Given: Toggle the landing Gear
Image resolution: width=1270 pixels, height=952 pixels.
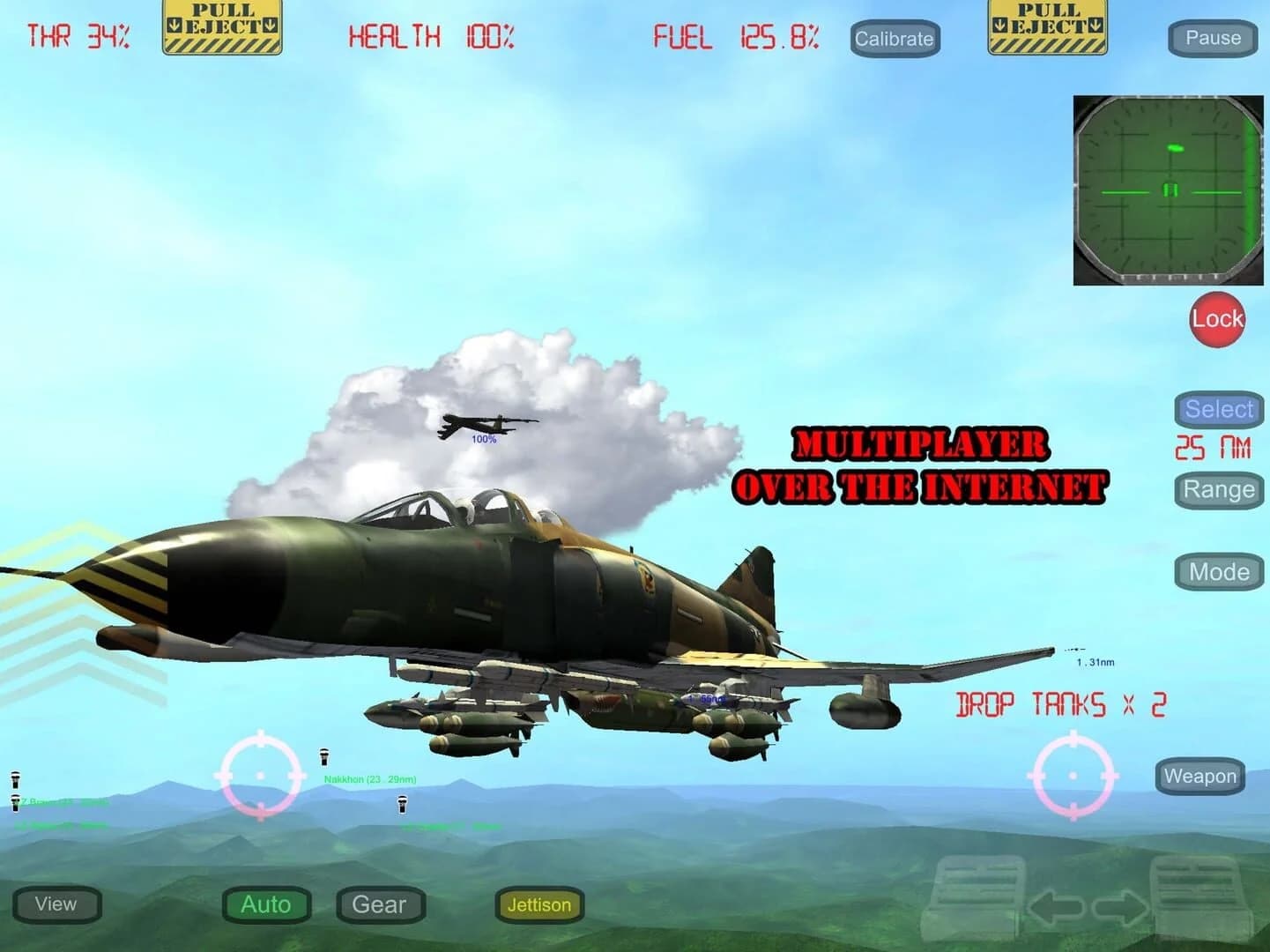Looking at the screenshot, I should pos(380,904).
